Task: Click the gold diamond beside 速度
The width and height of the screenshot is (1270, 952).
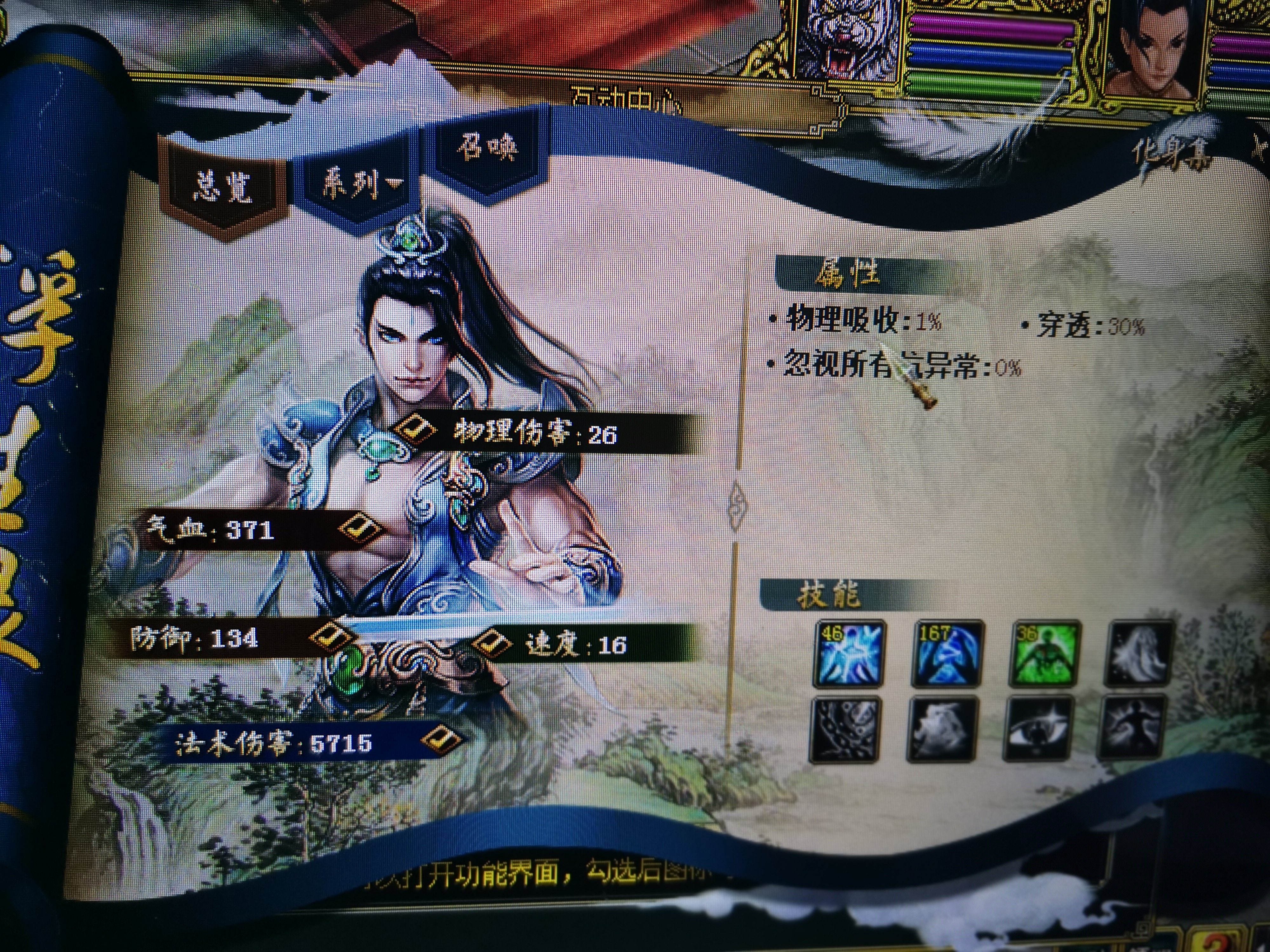Action: [490, 642]
